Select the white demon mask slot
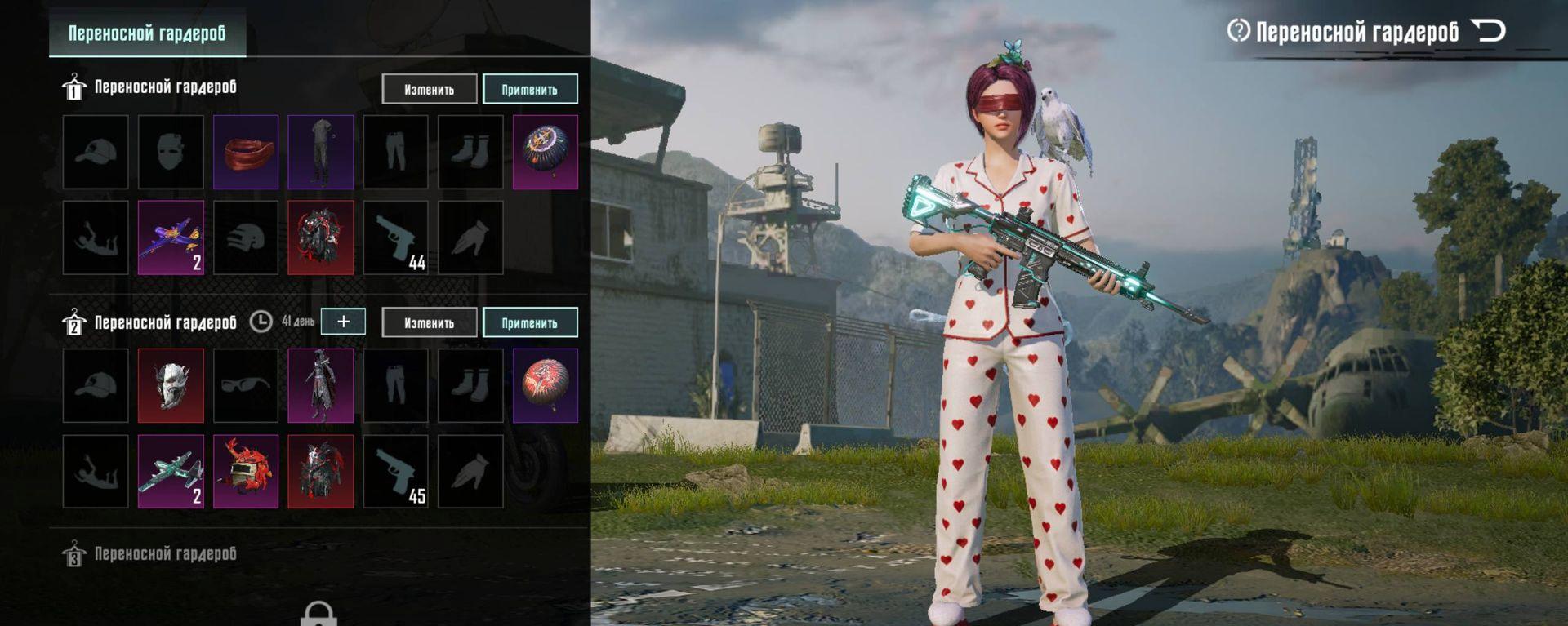1568x626 pixels. coord(171,385)
